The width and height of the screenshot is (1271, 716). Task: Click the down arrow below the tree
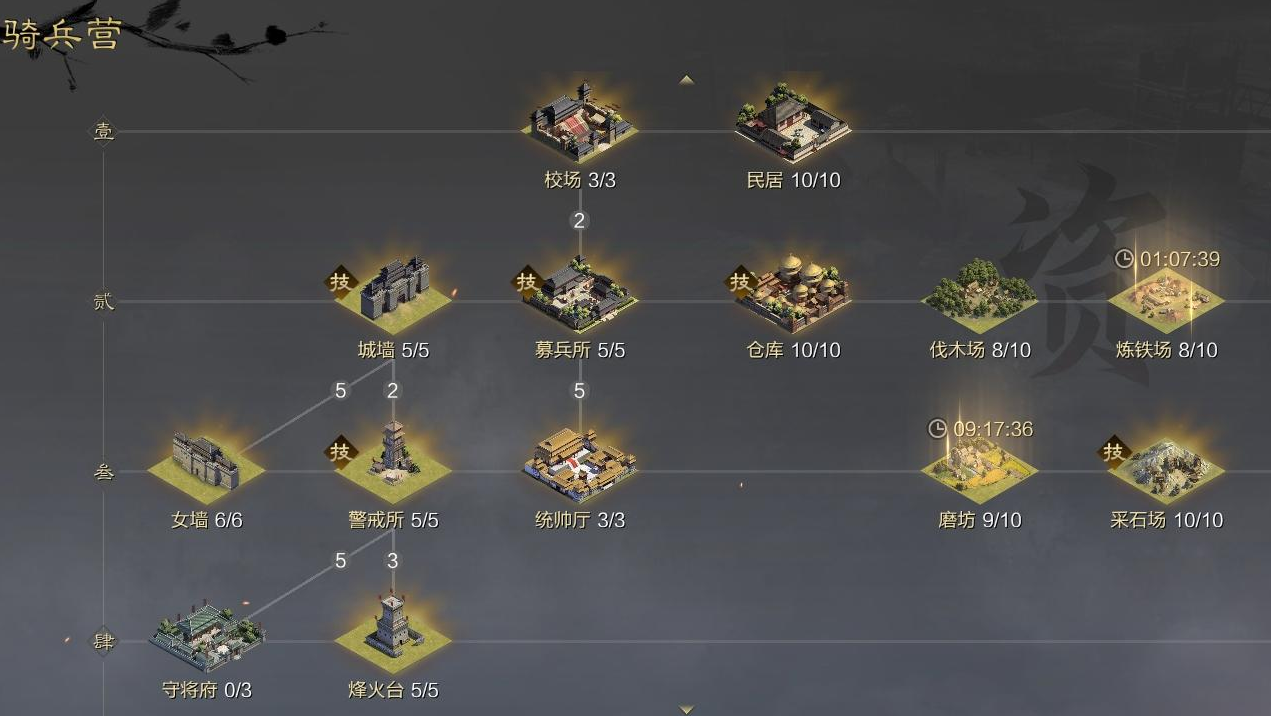pyautogui.click(x=686, y=709)
